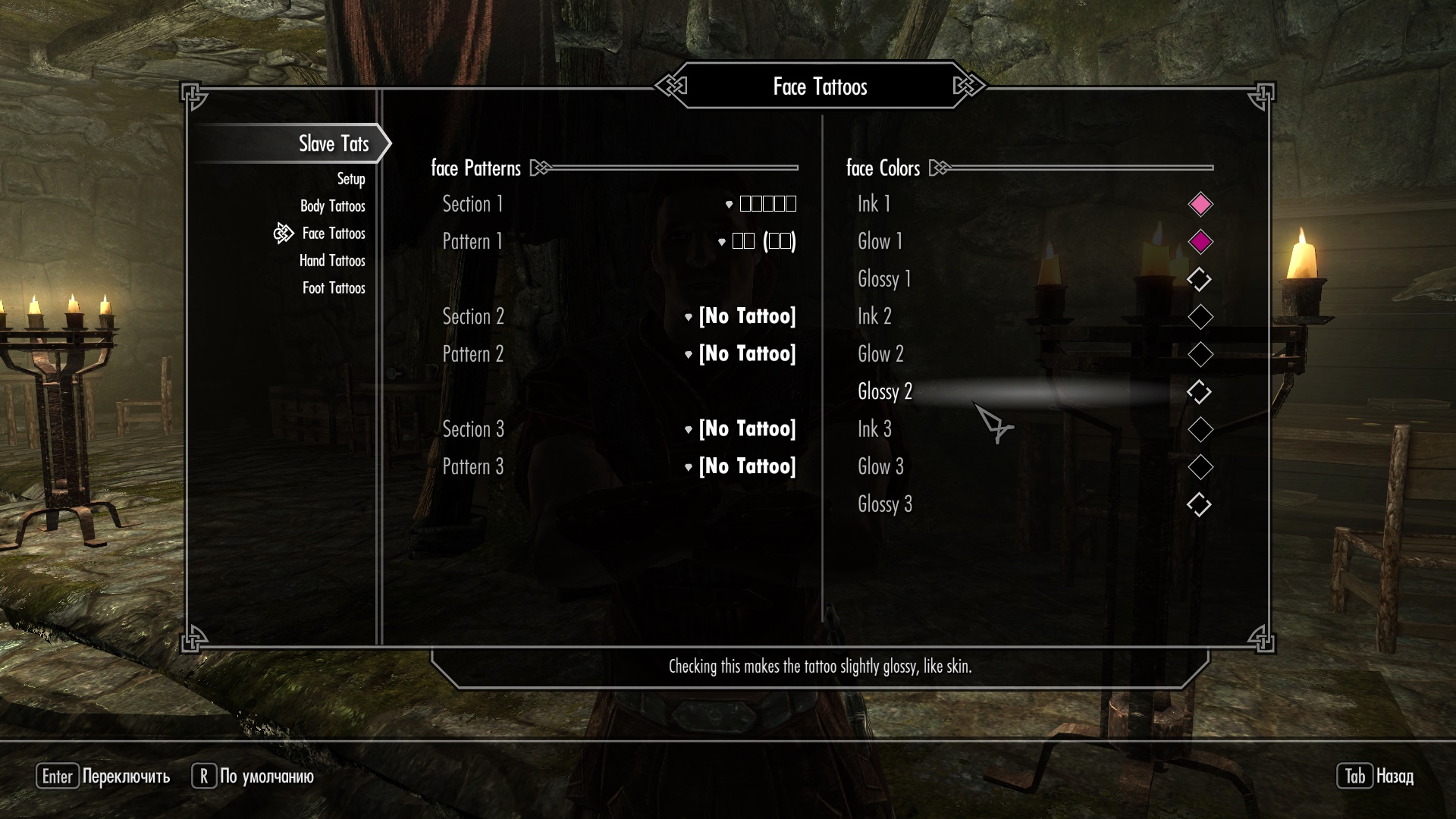The image size is (1456, 819).
Task: Open the Pattern 3 dropdown
Action: pyautogui.click(x=740, y=466)
